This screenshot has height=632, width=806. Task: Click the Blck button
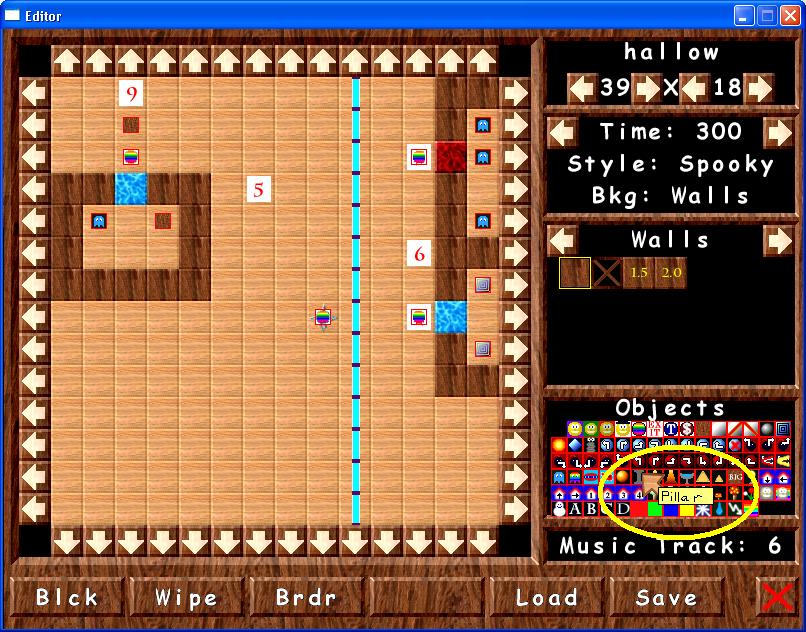point(68,598)
